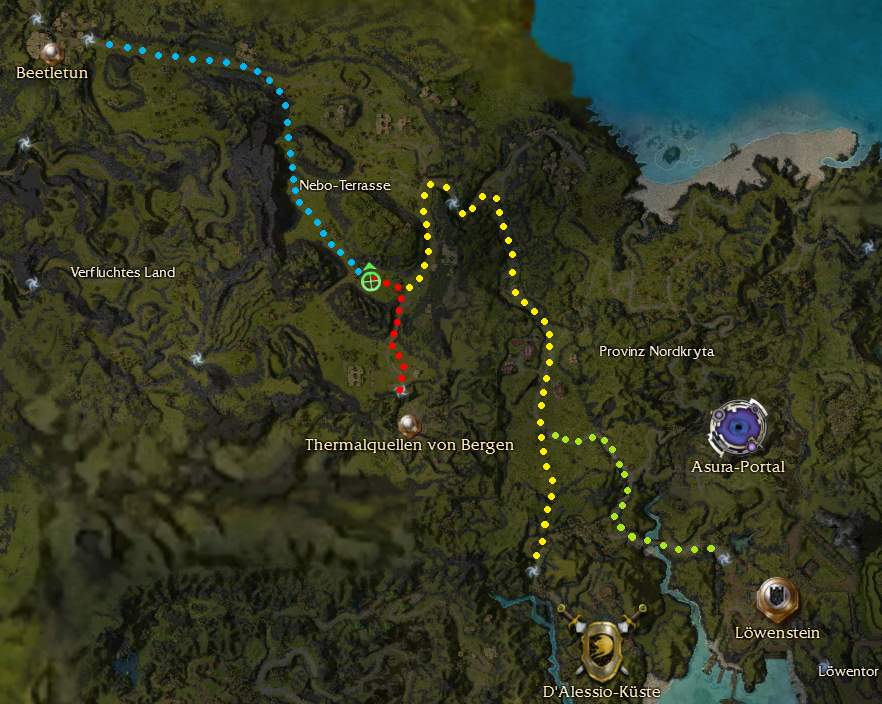Open the Asura-Portal map marker

pyautogui.click(x=738, y=426)
